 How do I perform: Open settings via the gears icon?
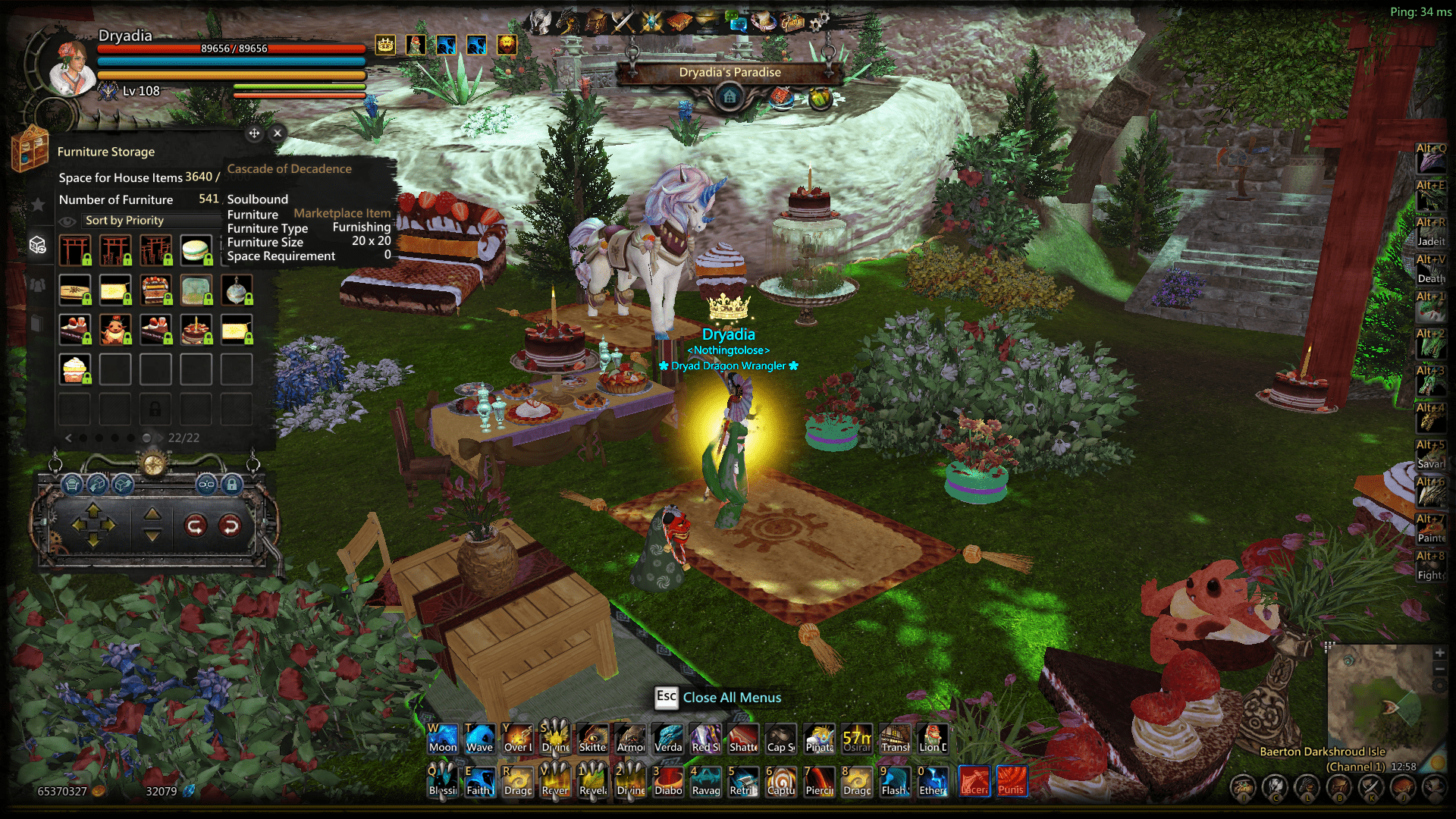pos(819,21)
